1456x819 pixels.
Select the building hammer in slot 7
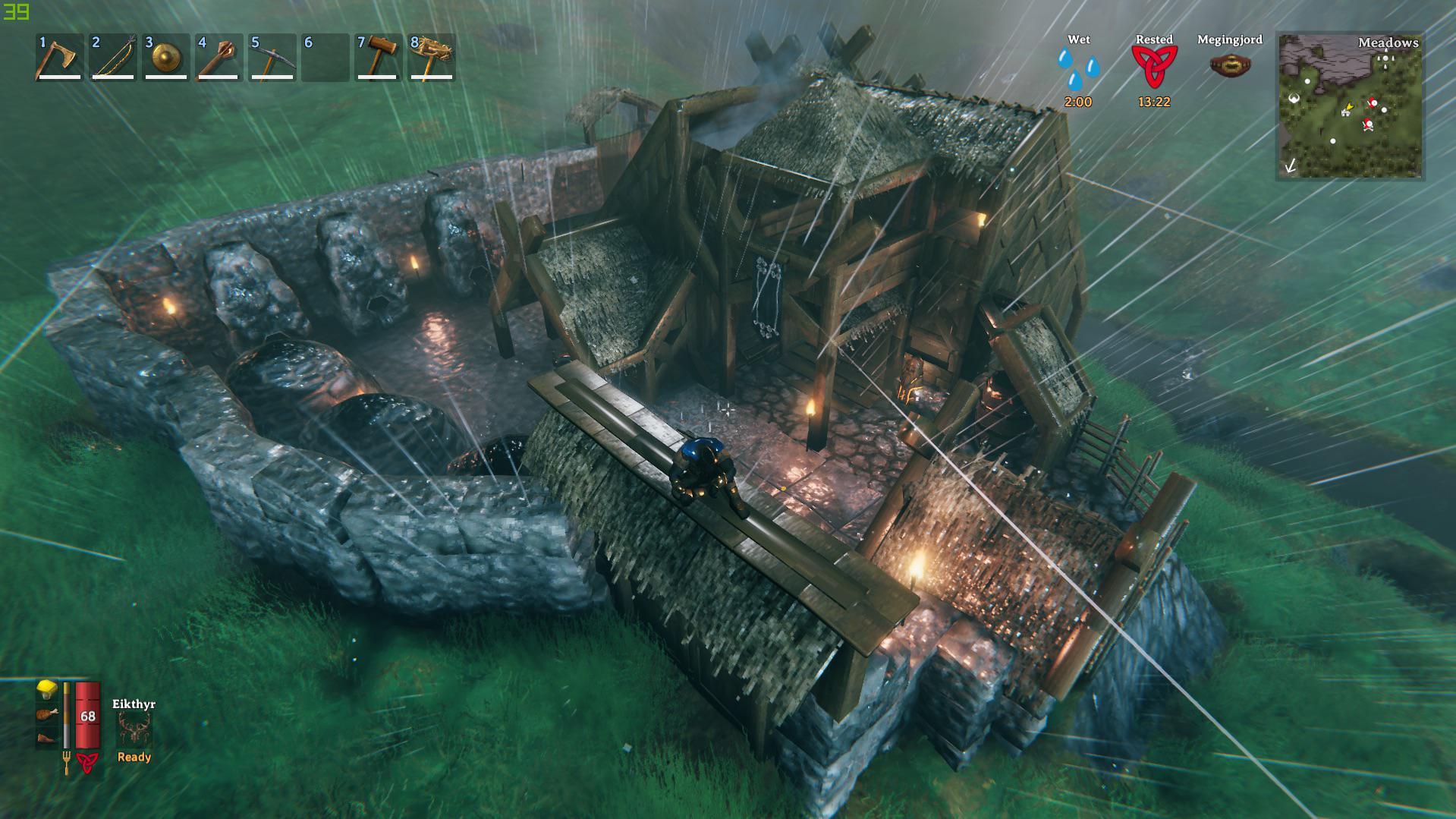[378, 58]
